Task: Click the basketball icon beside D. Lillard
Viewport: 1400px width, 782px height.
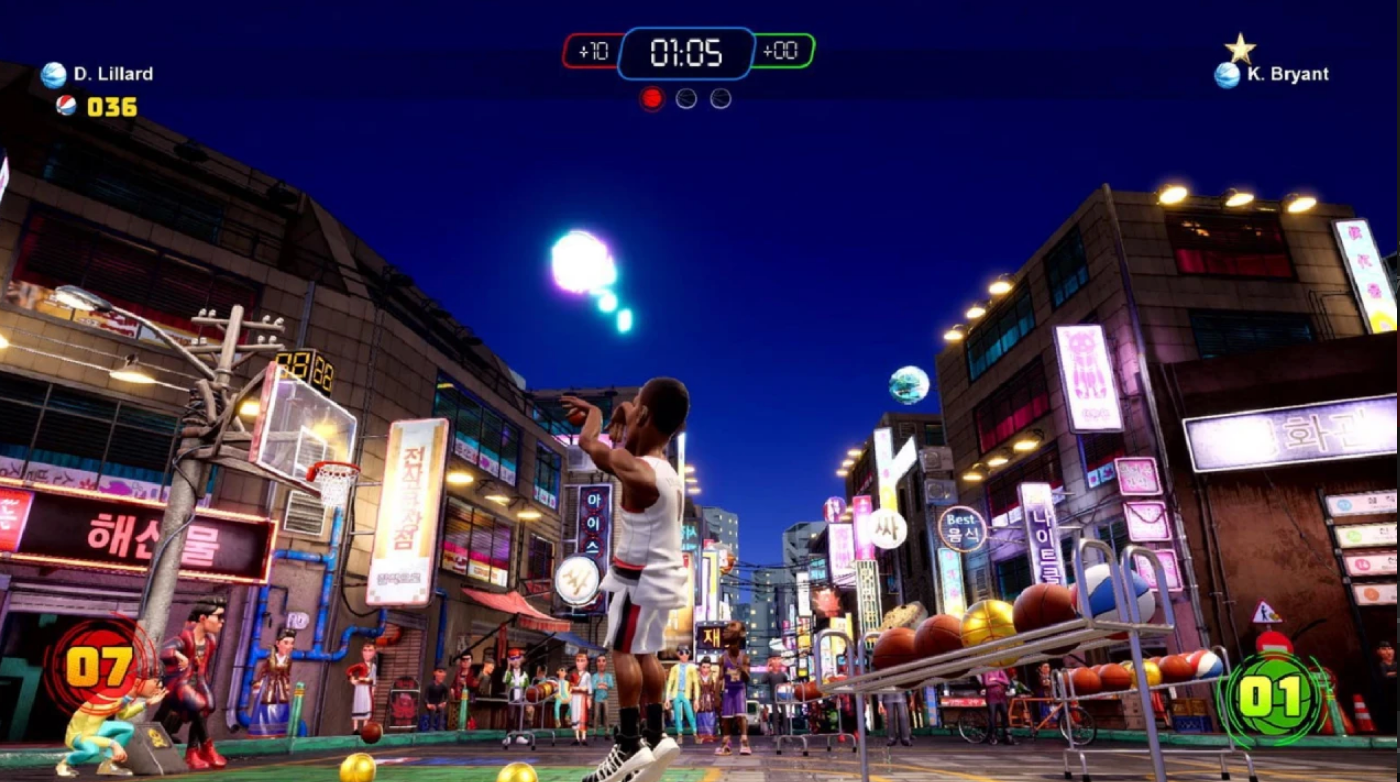Action: (x=53, y=73)
